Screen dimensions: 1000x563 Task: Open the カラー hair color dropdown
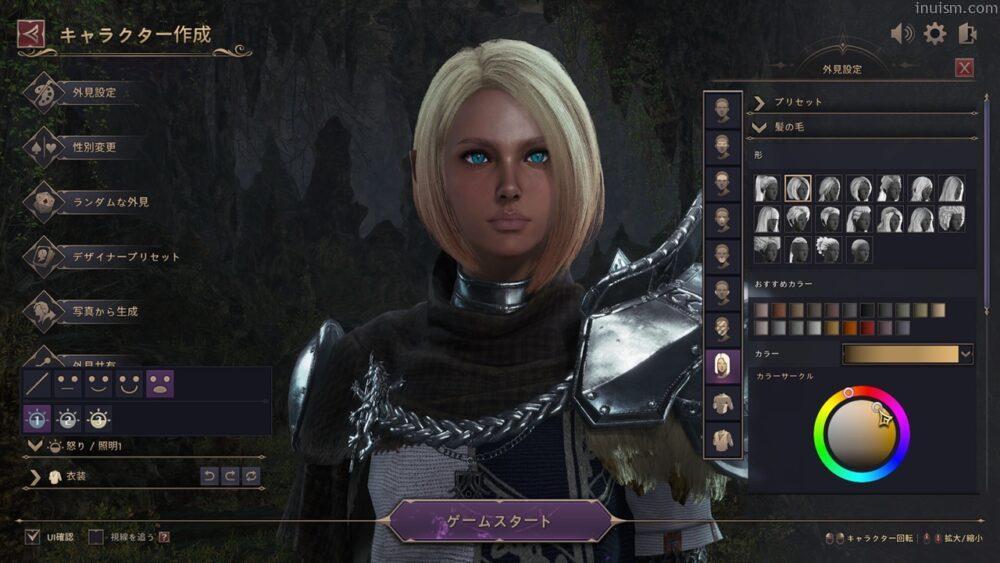965,353
